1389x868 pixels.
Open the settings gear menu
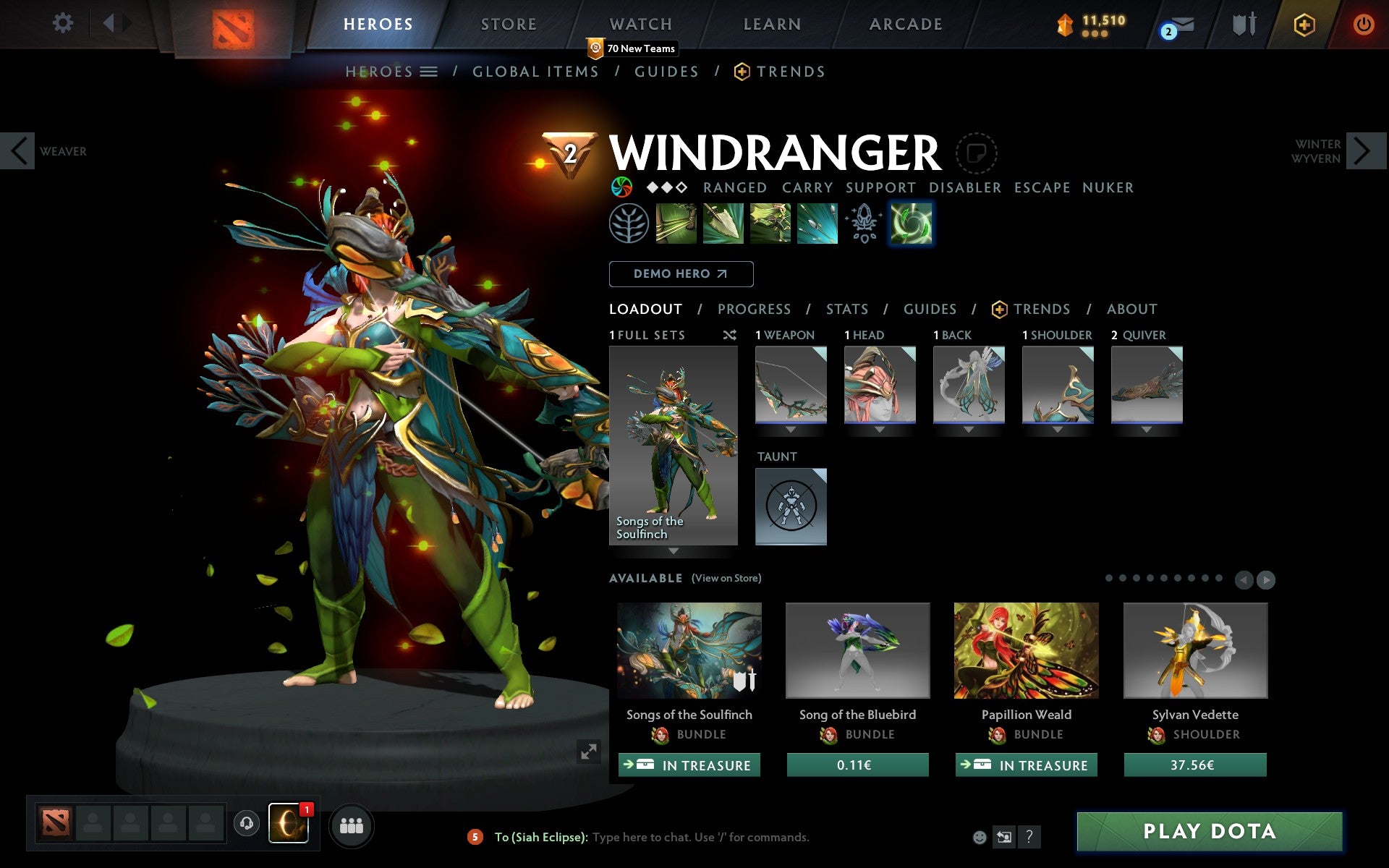pyautogui.click(x=63, y=24)
